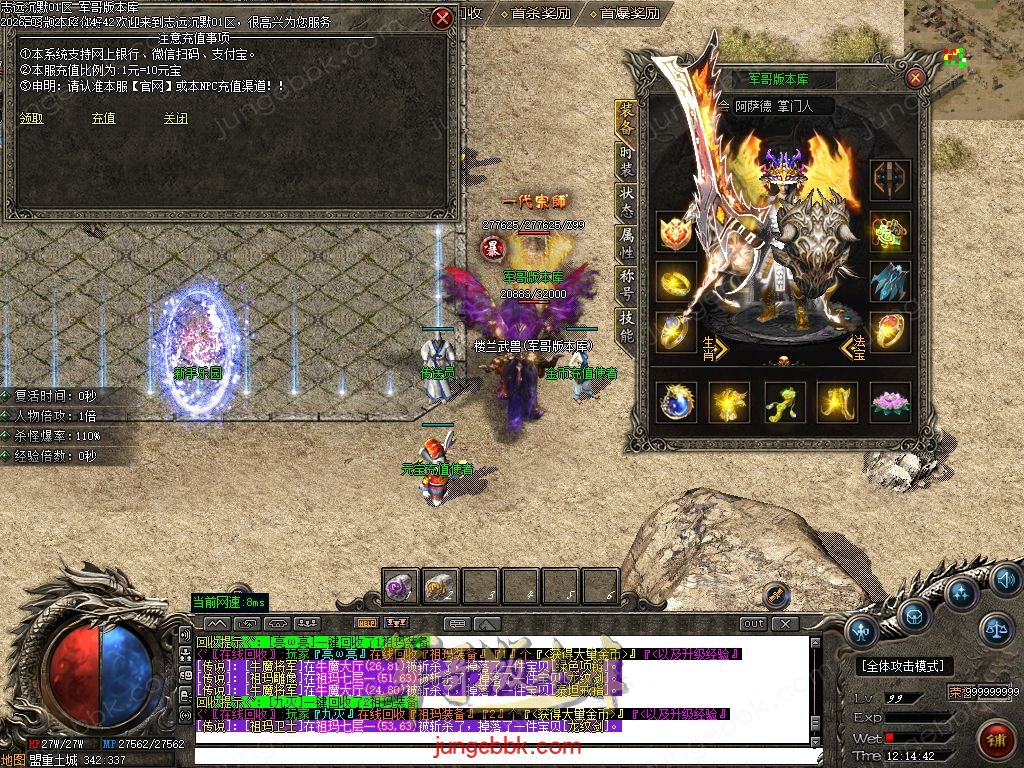The image size is (1024, 768).
Task: Switch to the 技能 skills tab
Action: click(626, 328)
